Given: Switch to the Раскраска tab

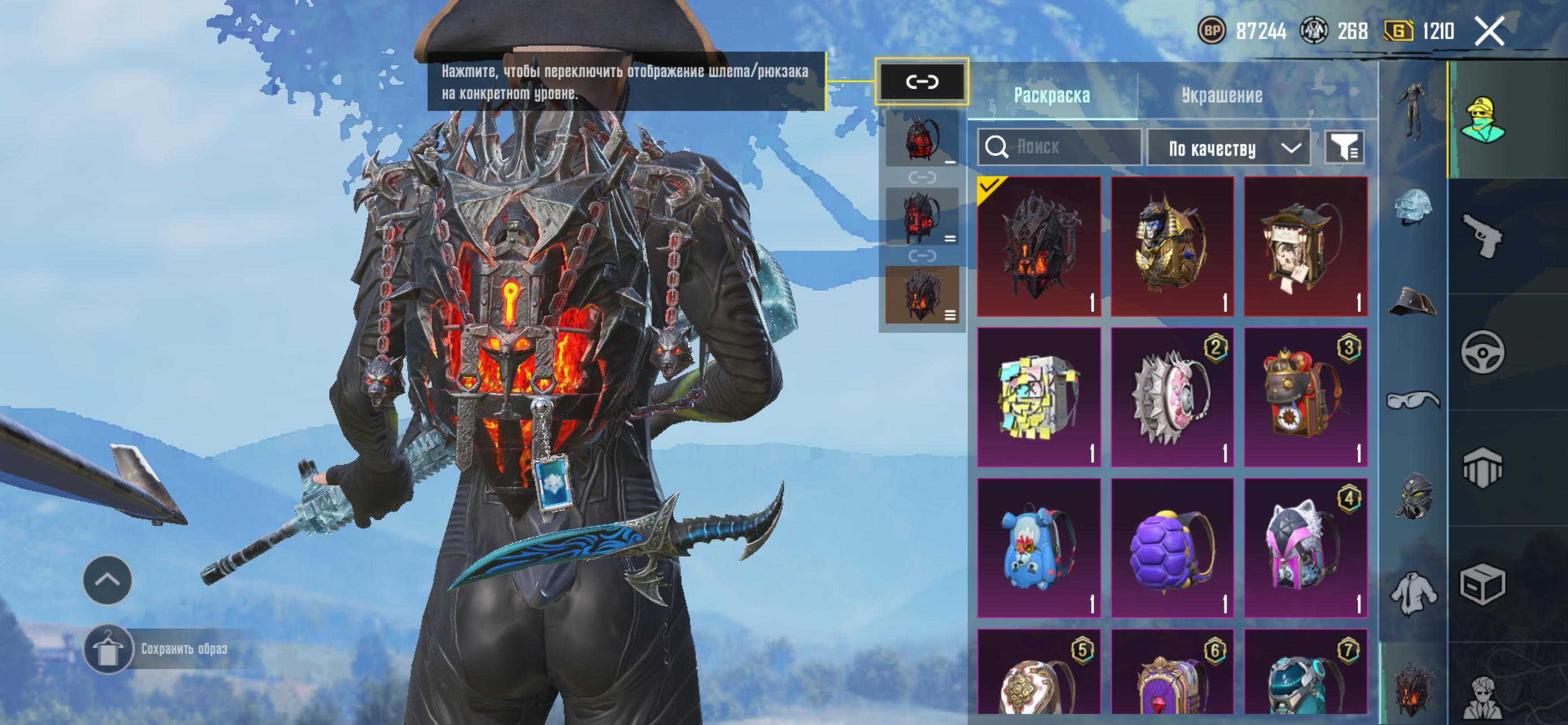Looking at the screenshot, I should tap(1051, 95).
